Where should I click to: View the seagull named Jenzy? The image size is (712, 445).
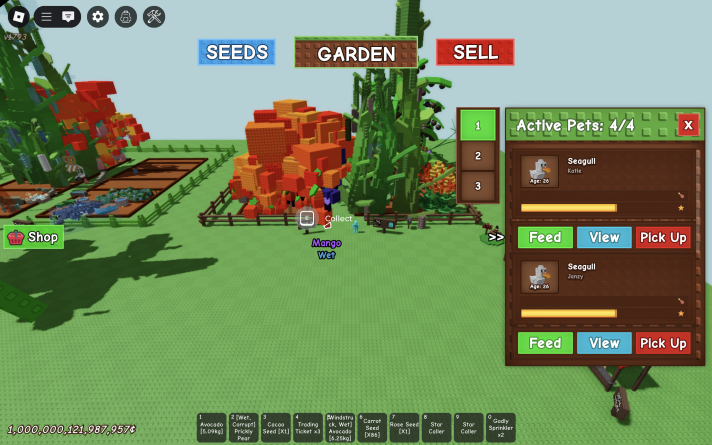(x=604, y=343)
